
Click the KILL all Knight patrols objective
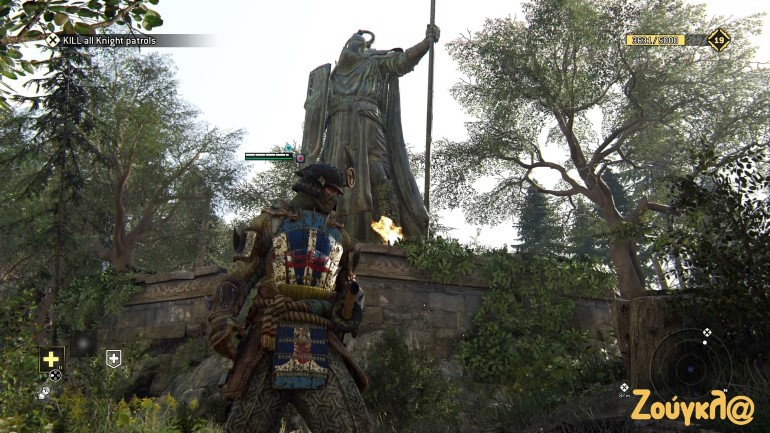(109, 41)
